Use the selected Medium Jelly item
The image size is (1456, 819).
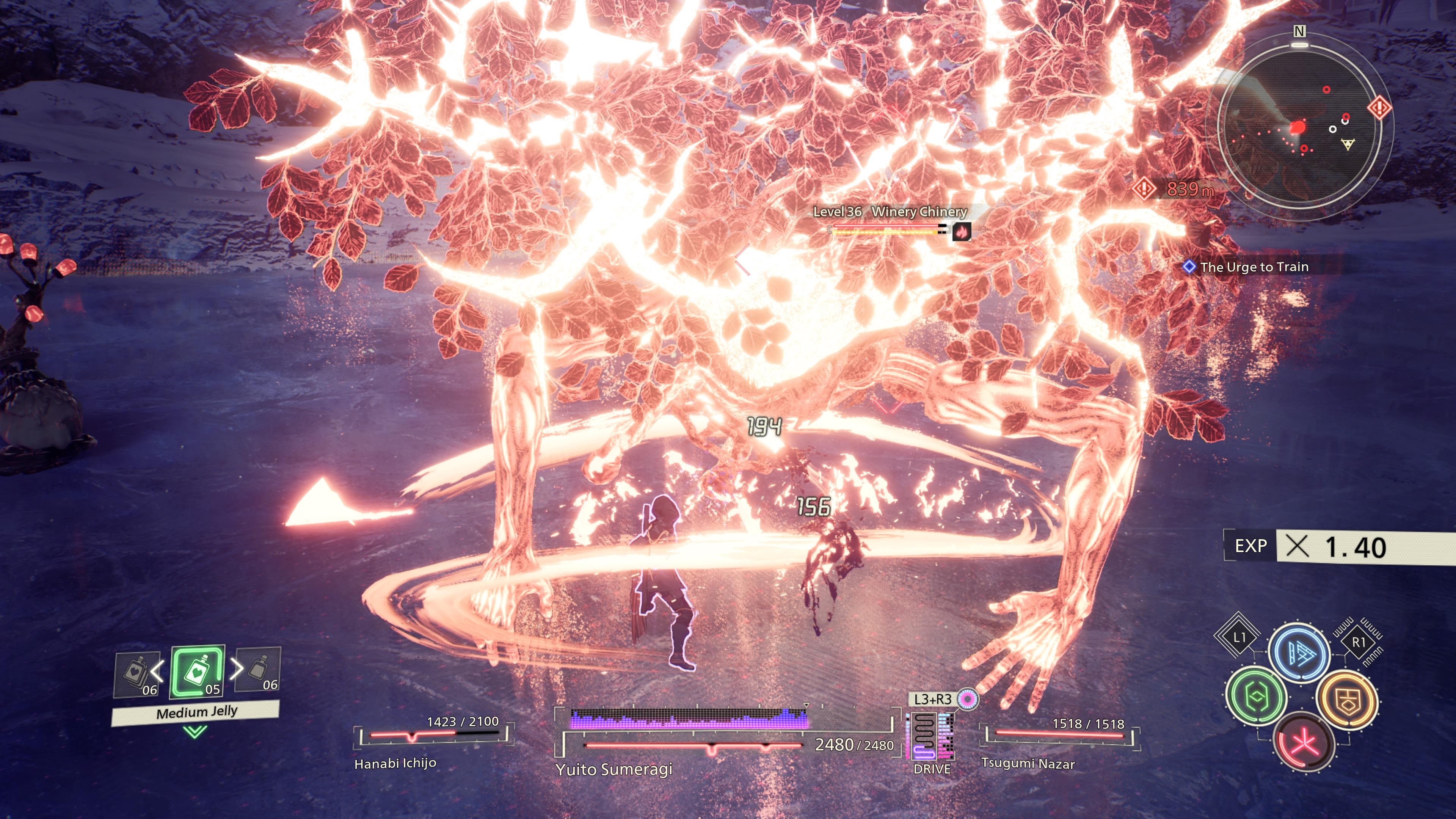point(197,672)
